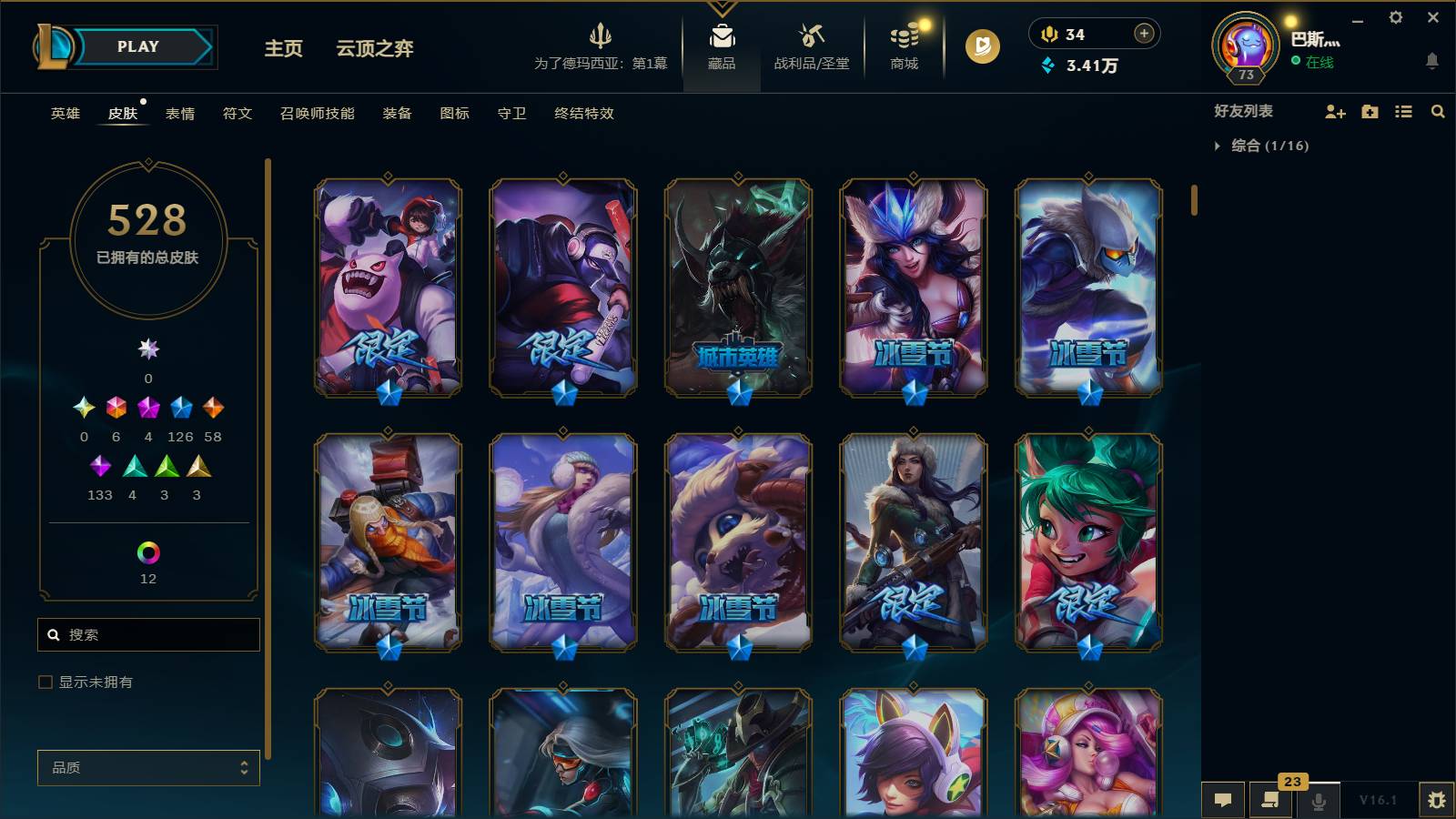Click the friend requests icon showing 23
The image size is (1456, 819).
[1271, 800]
